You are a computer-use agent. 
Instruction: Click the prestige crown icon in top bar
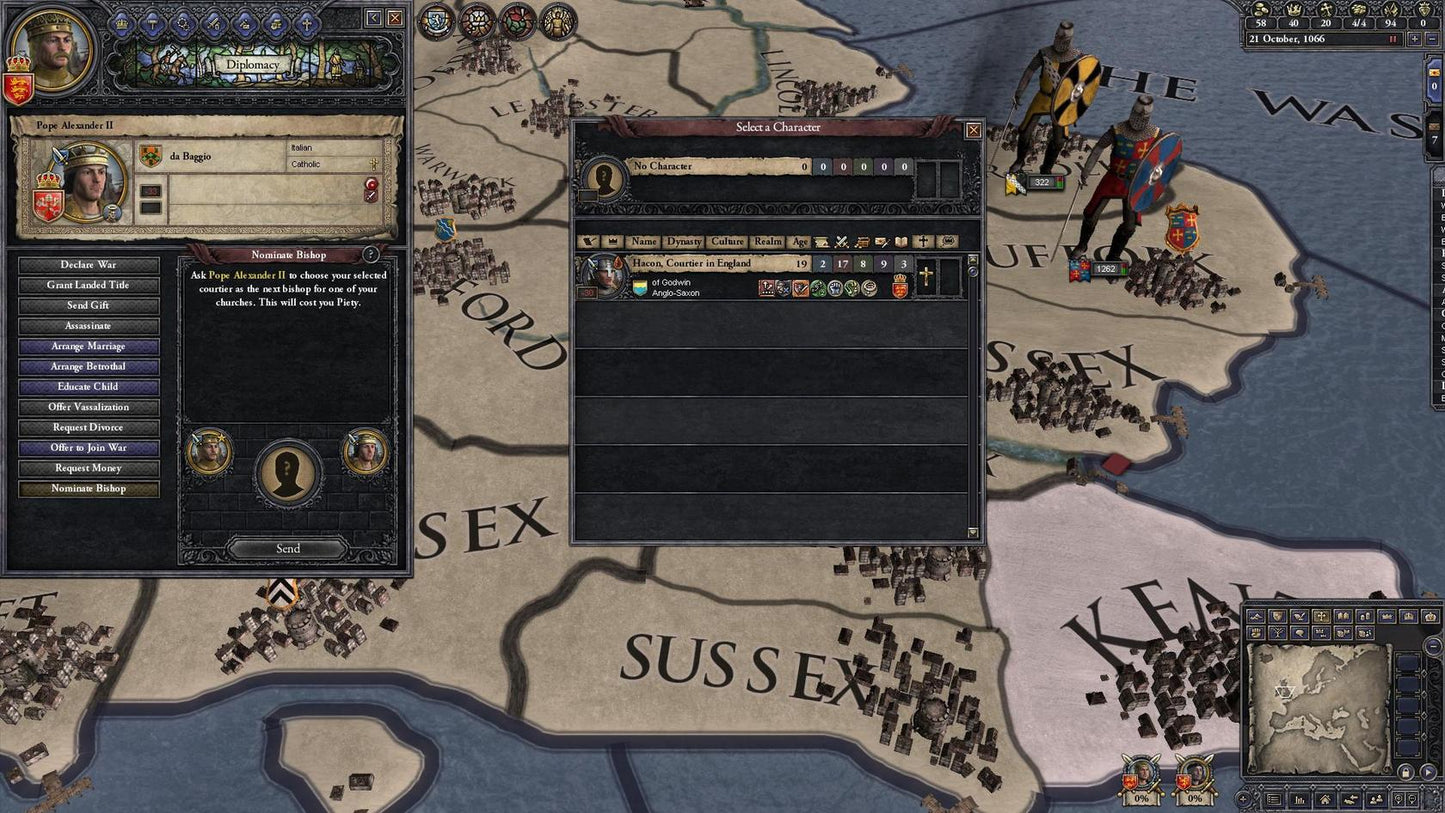(1295, 9)
